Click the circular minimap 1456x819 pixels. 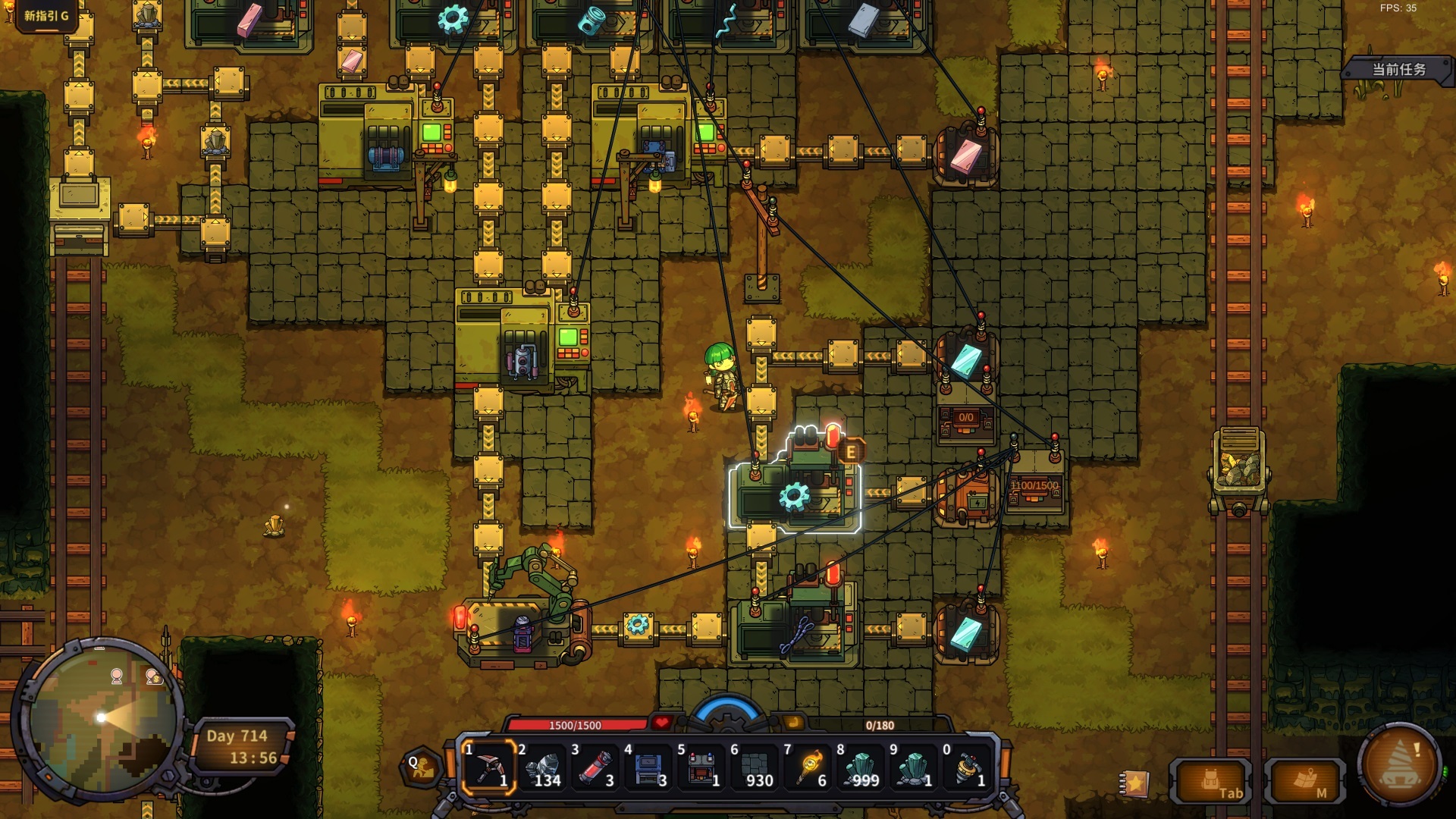pyautogui.click(x=100, y=717)
